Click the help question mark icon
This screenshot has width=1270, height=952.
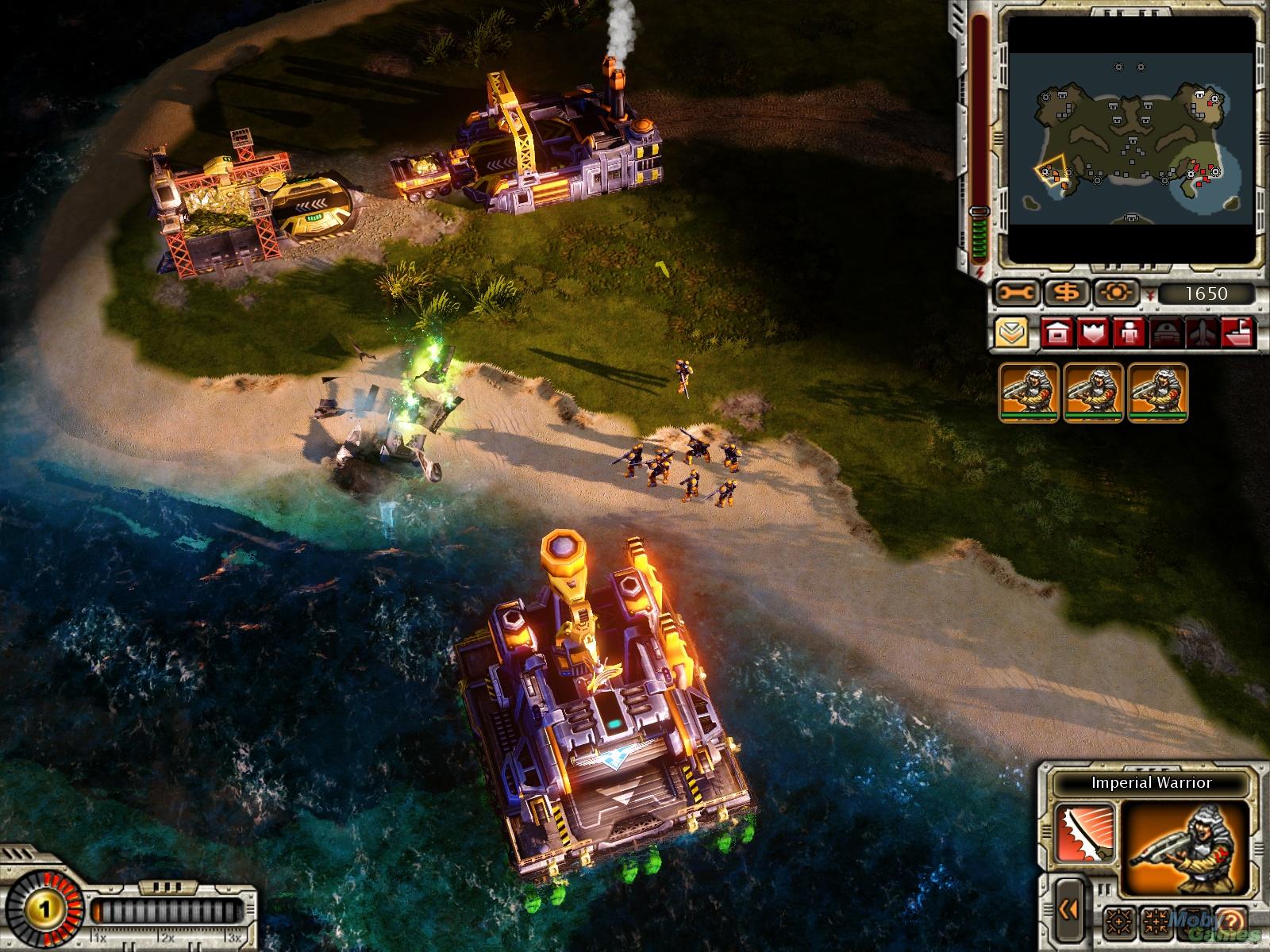pyautogui.click(x=1232, y=920)
